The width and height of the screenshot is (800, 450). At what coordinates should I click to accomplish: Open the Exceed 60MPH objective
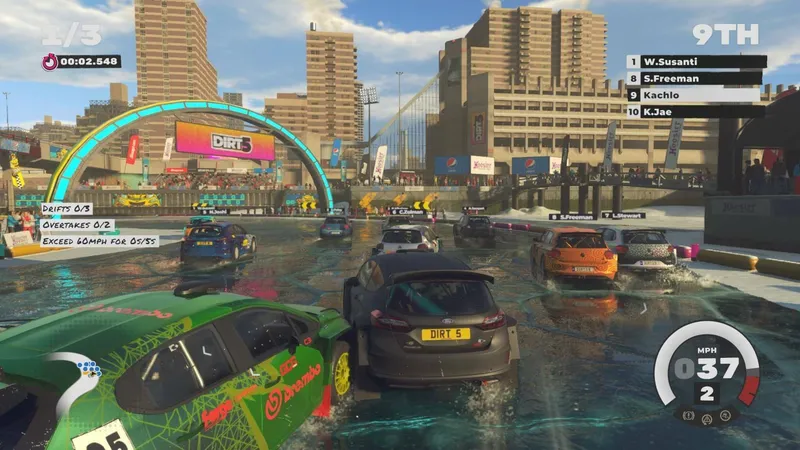click(99, 241)
